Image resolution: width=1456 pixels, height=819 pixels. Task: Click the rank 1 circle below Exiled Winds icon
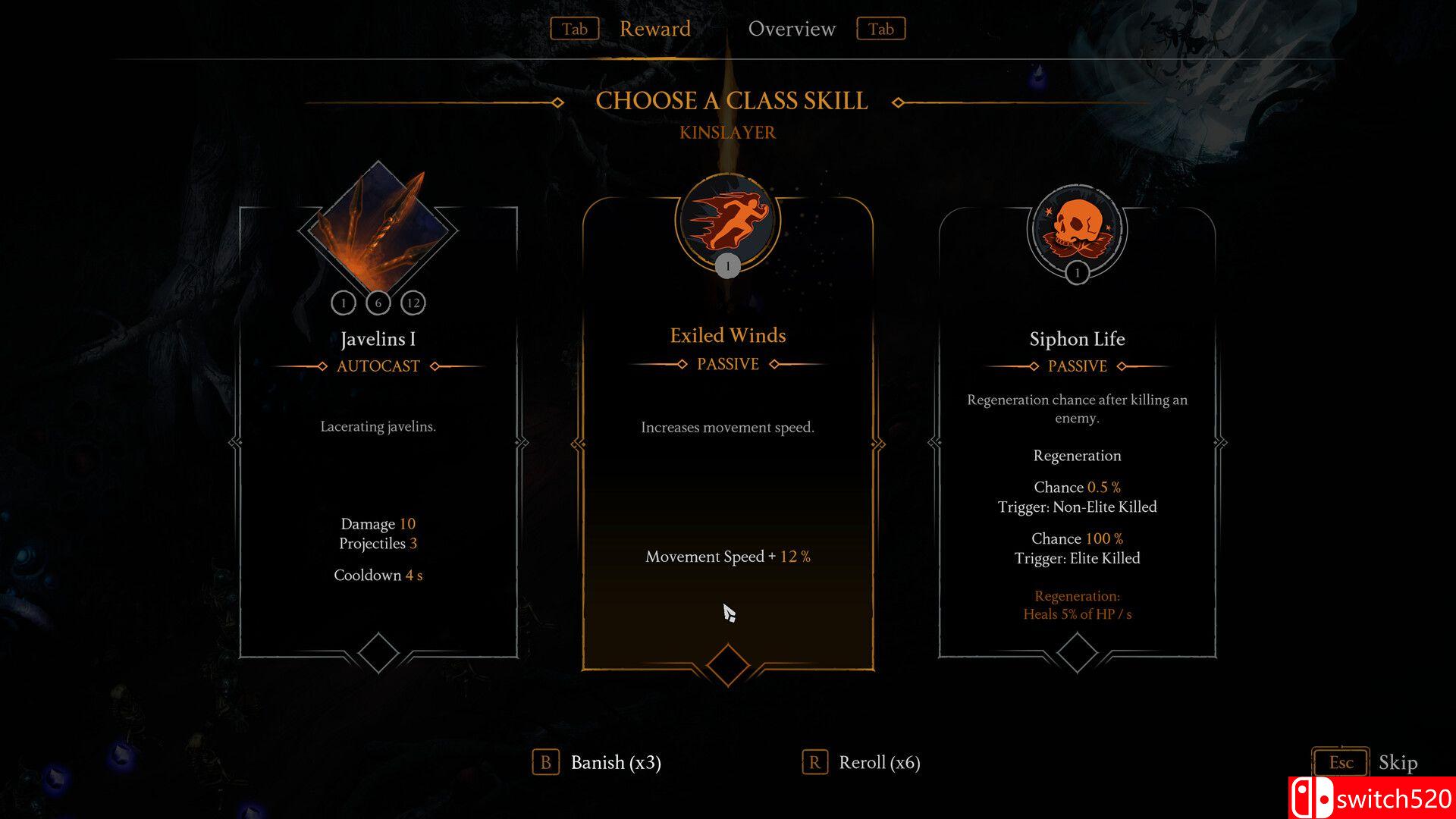click(x=727, y=265)
